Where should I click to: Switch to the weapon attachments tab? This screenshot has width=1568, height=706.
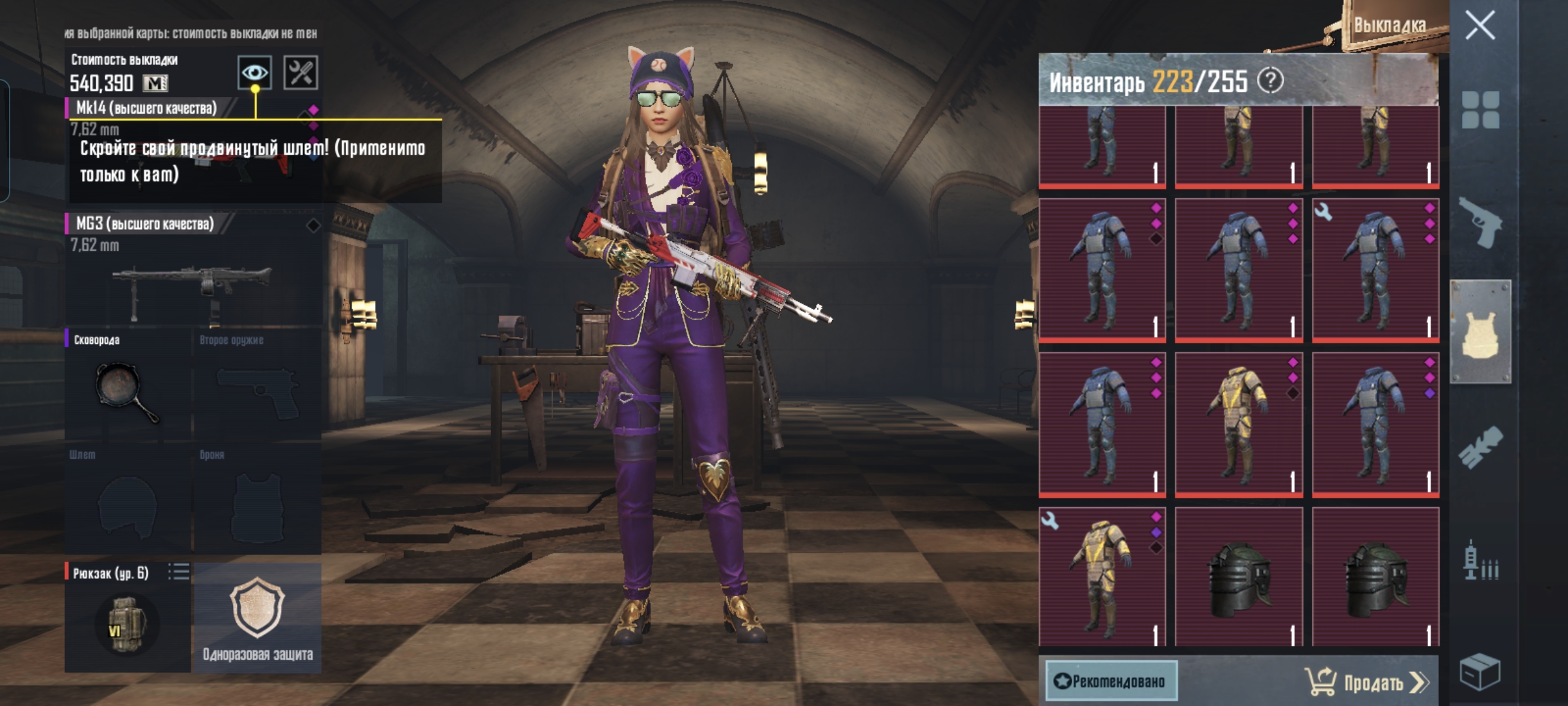(x=1480, y=446)
